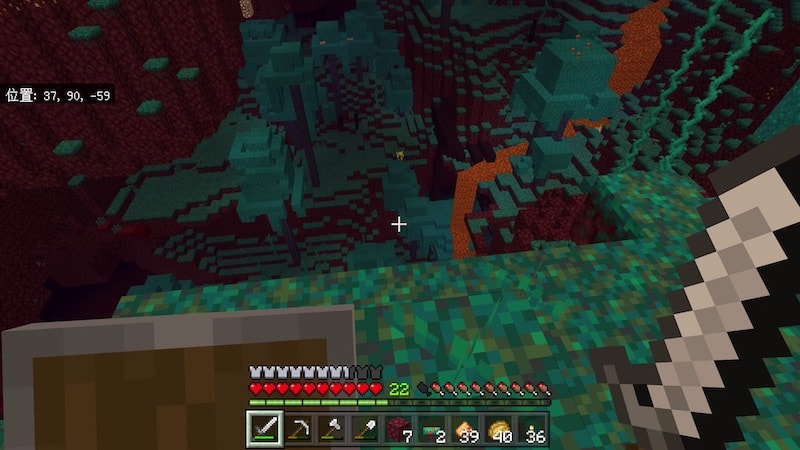The height and width of the screenshot is (450, 800).
Task: Select the shovel hotbar slot
Action: pyautogui.click(x=365, y=429)
